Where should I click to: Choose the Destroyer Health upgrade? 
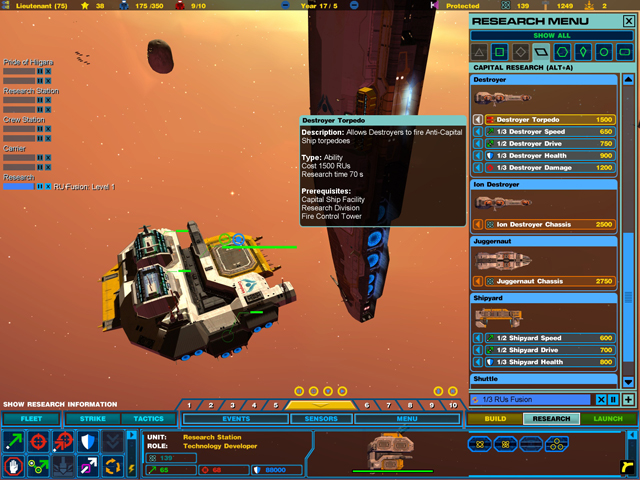tap(553, 155)
